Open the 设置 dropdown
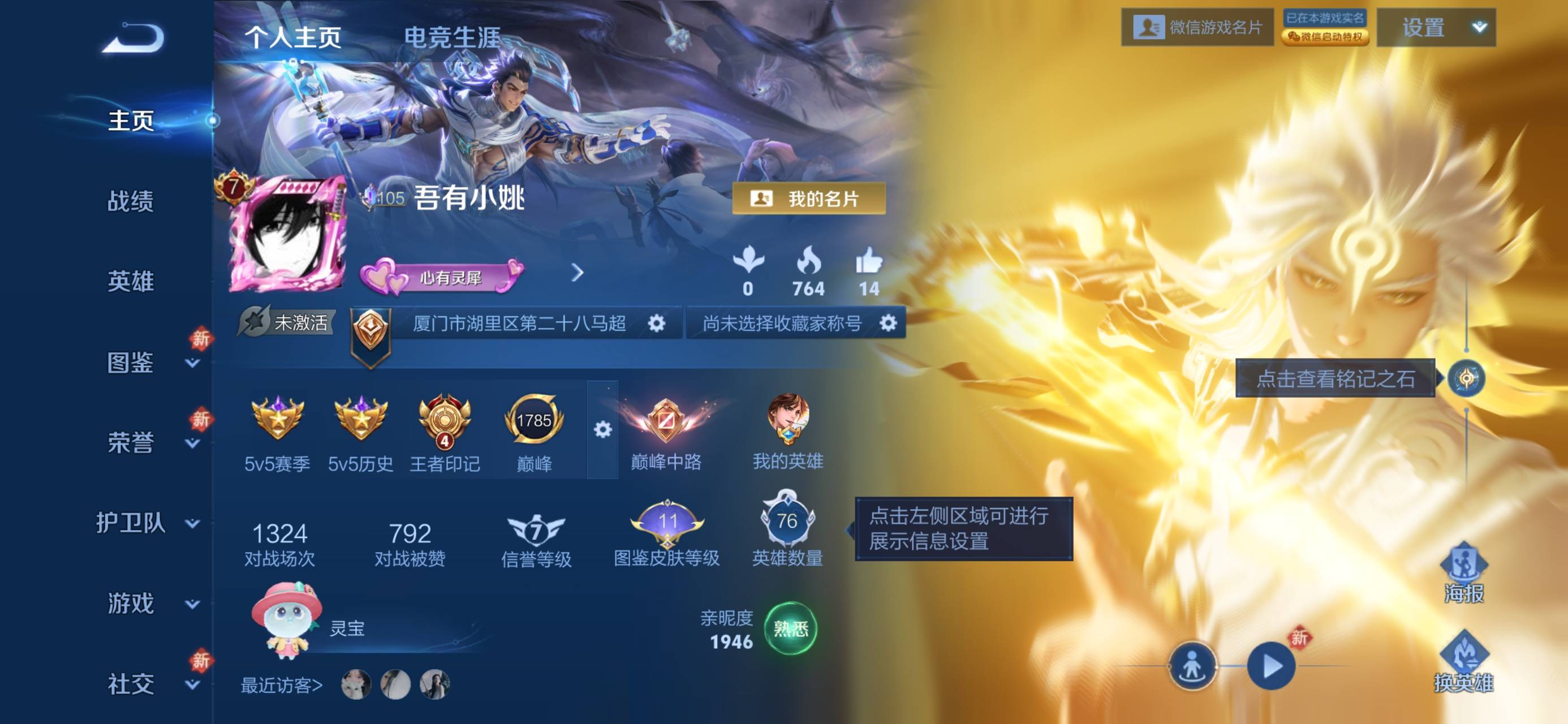1568x724 pixels. [1436, 27]
